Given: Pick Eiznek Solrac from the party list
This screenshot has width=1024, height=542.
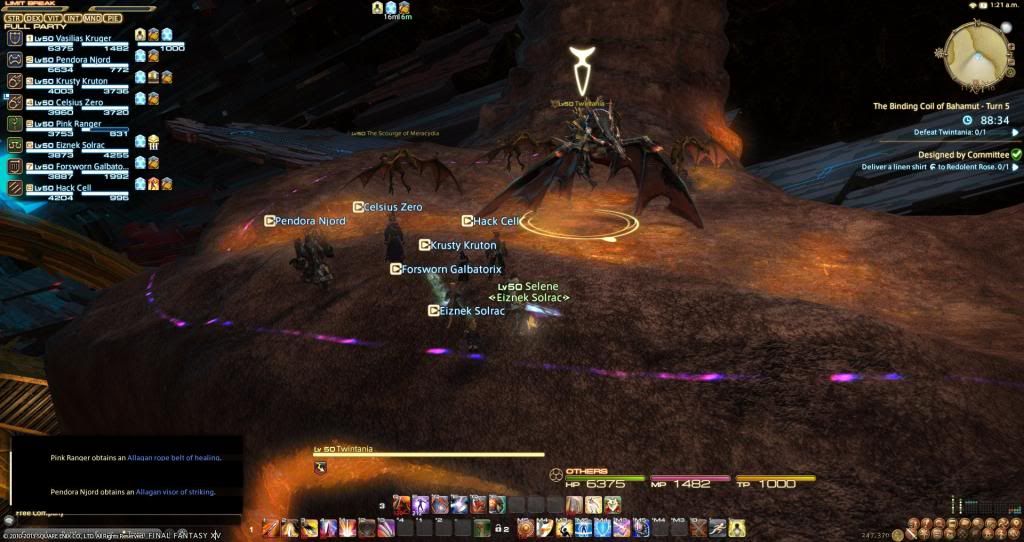Looking at the screenshot, I should (x=70, y=145).
